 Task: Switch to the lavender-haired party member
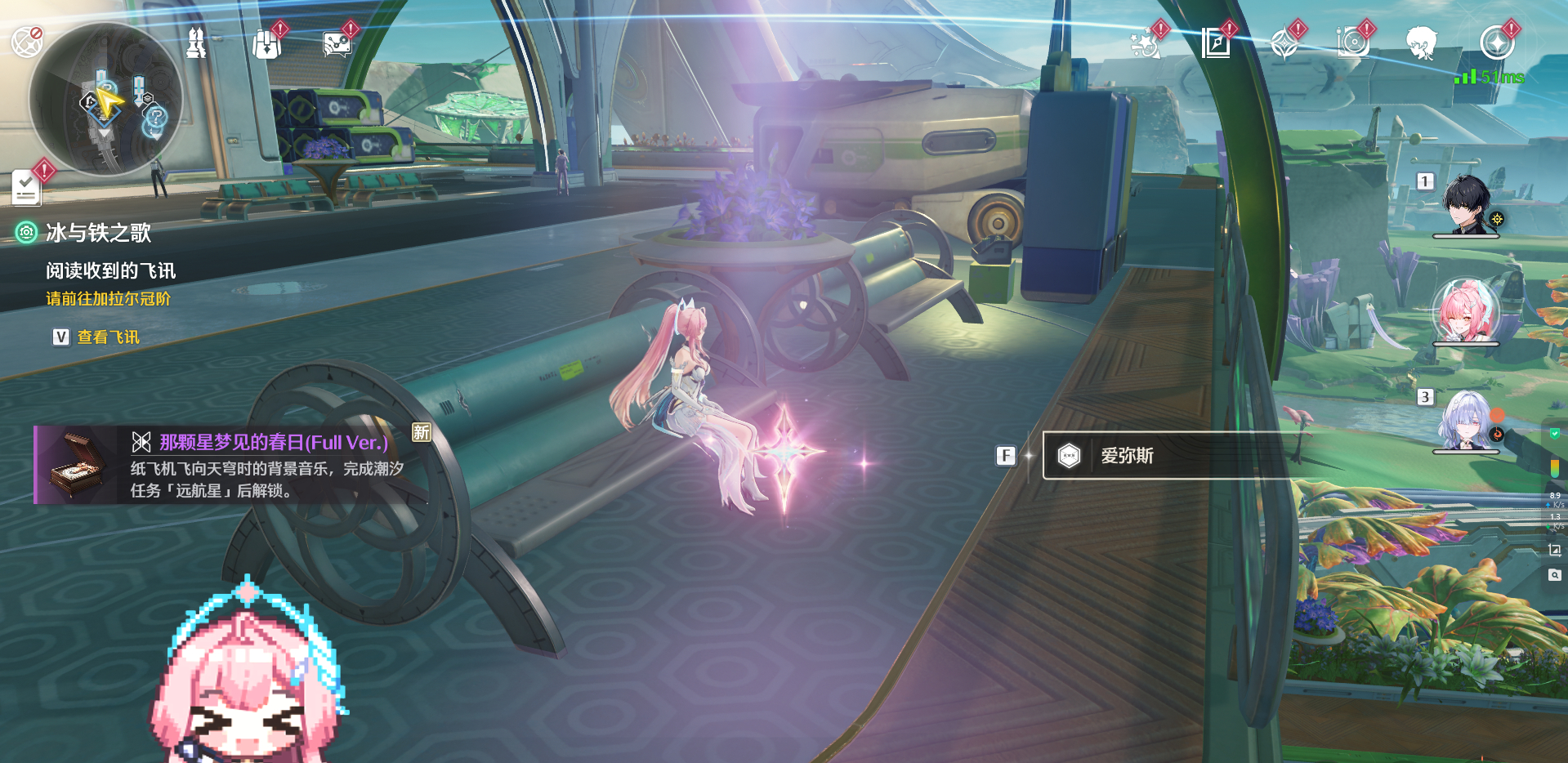click(1467, 420)
